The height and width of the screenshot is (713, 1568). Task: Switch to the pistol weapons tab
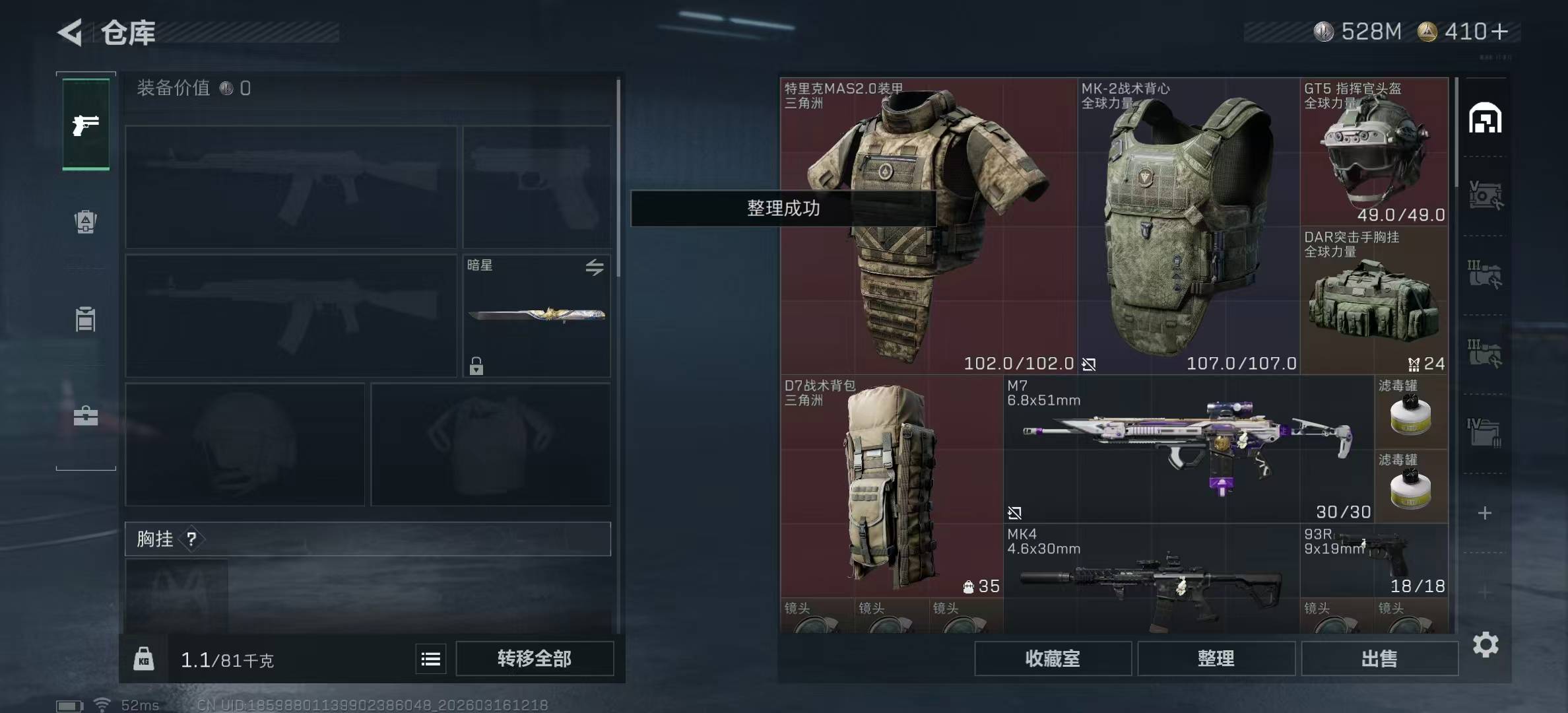click(x=86, y=124)
